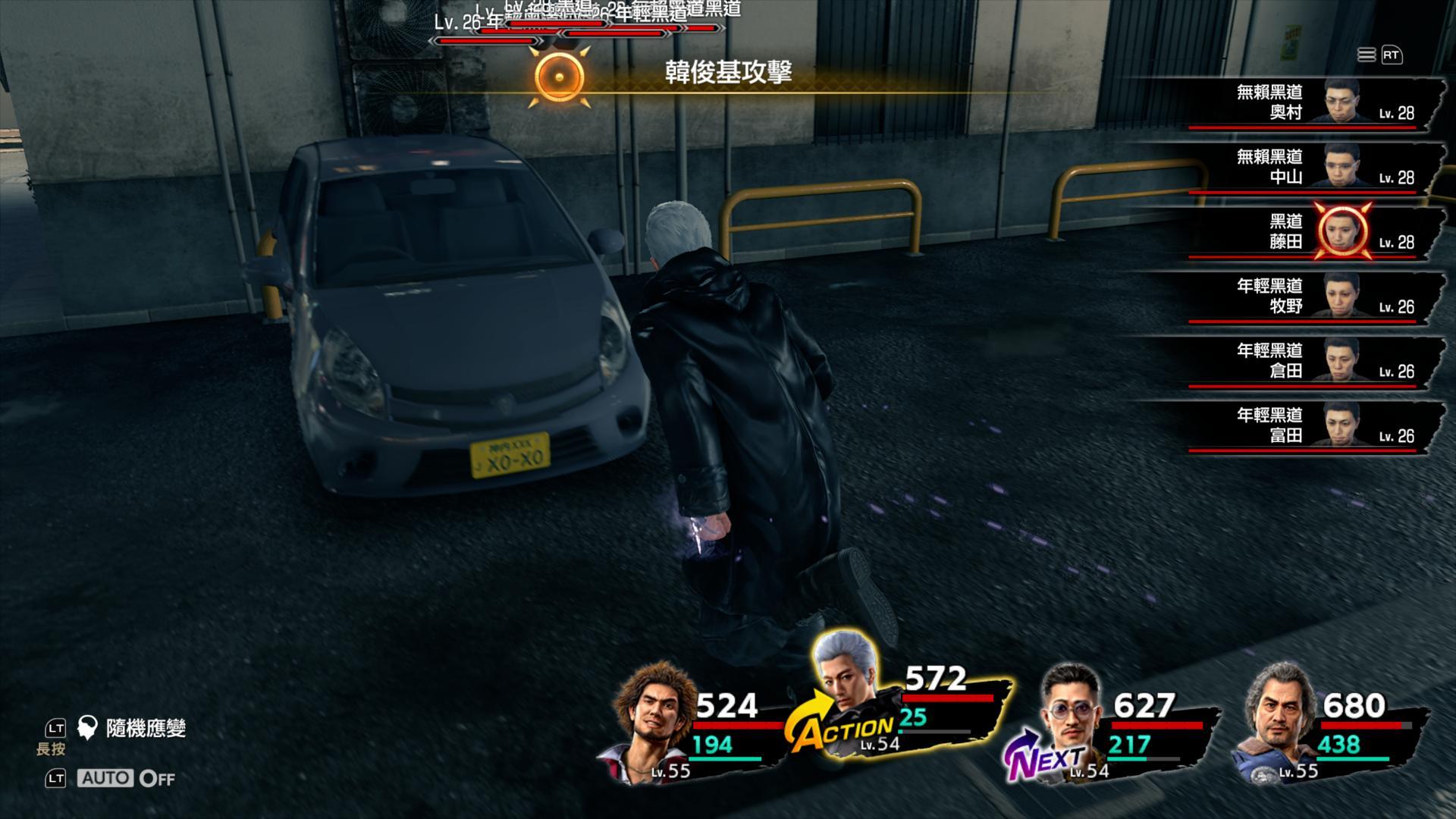
Task: Choose enemy 中山 from the enemy list
Action: coord(1289,167)
